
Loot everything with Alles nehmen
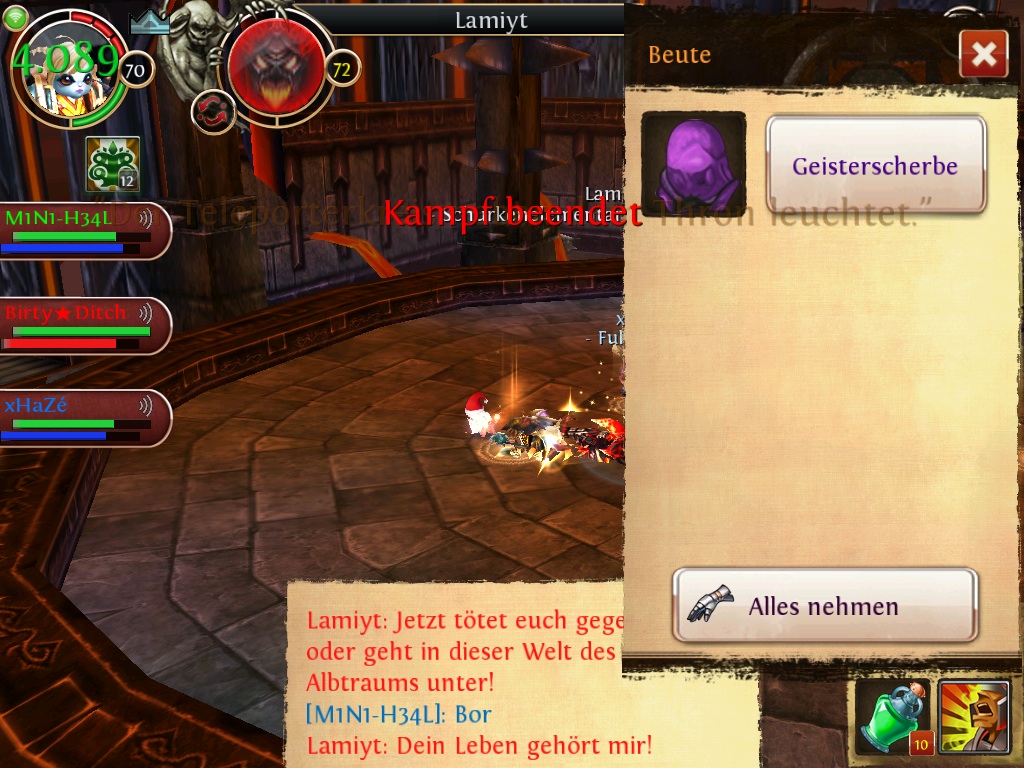point(824,605)
